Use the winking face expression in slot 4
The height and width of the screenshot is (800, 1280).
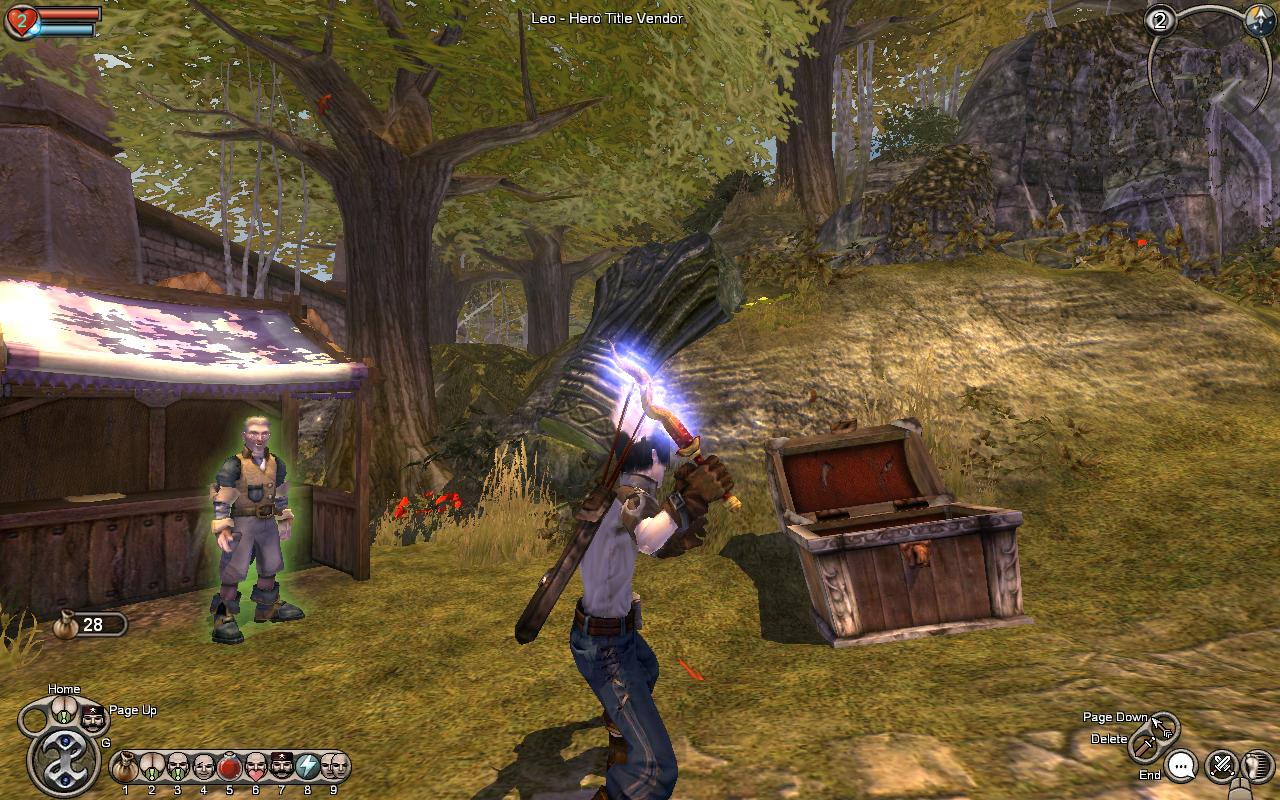tap(204, 768)
